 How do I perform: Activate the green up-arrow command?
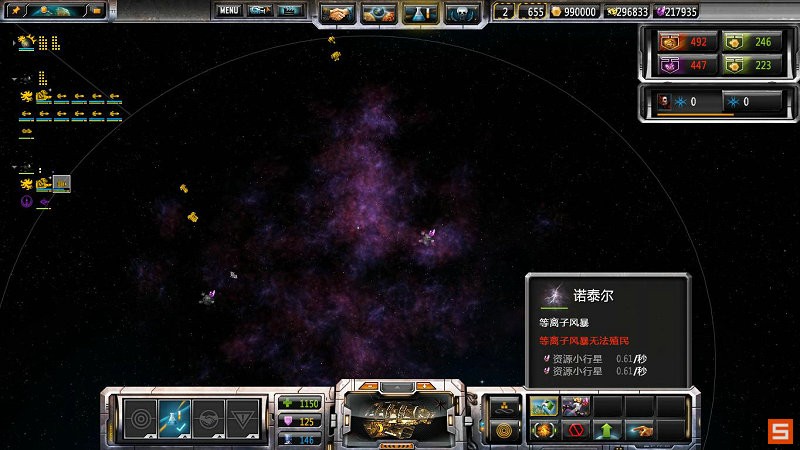point(606,431)
